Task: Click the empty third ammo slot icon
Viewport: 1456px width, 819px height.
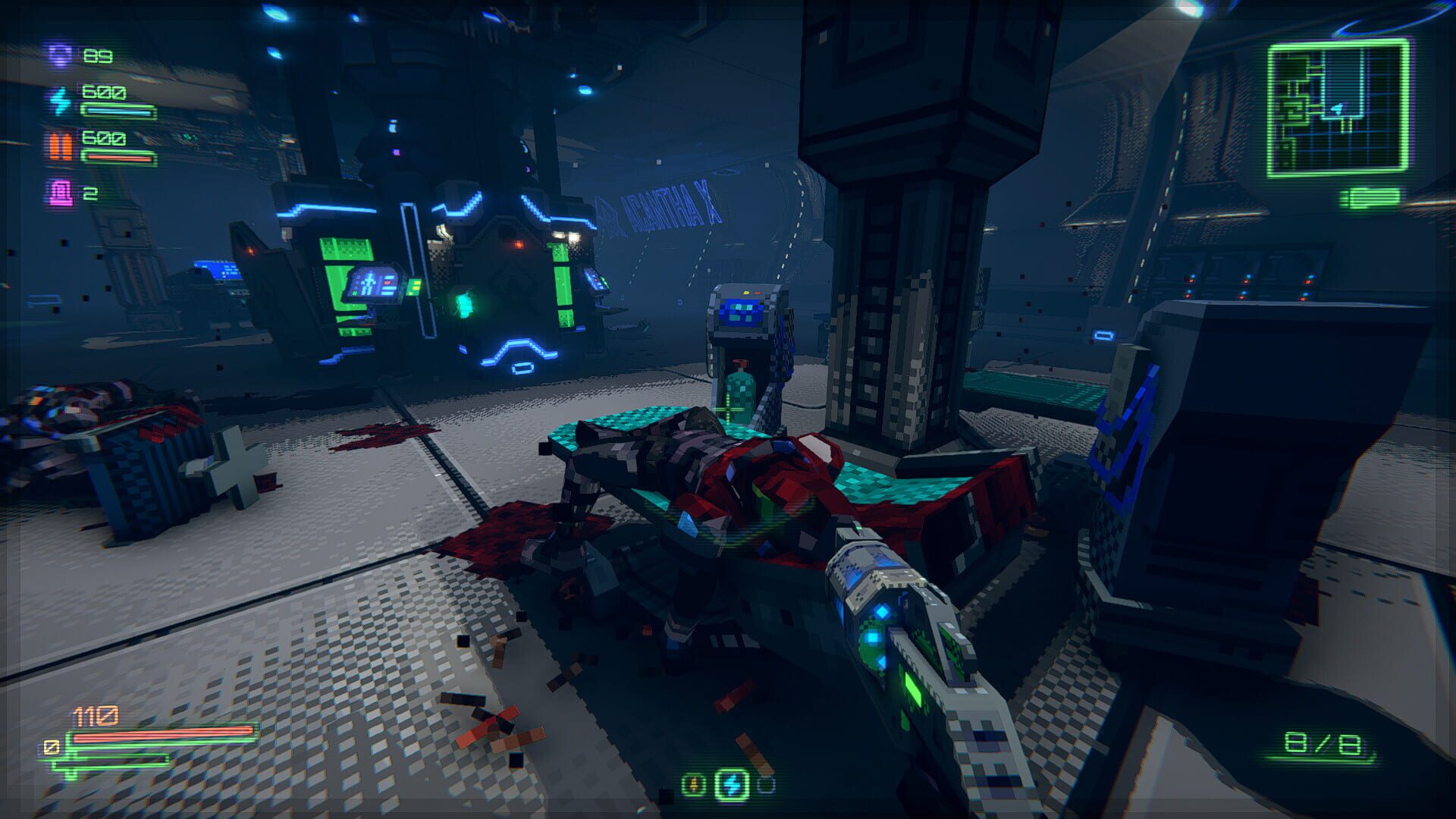Action: coord(766,783)
